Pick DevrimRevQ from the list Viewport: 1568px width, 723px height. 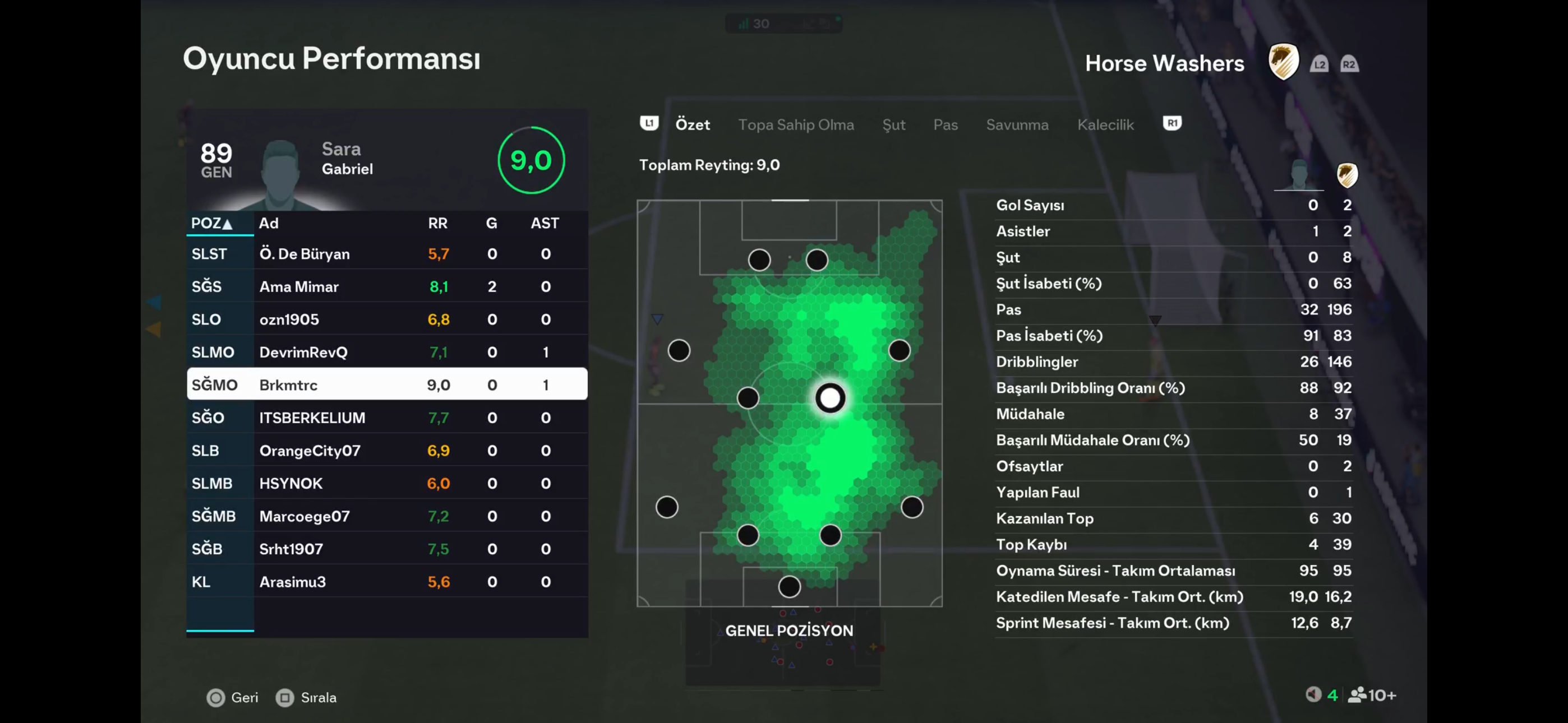tap(386, 353)
